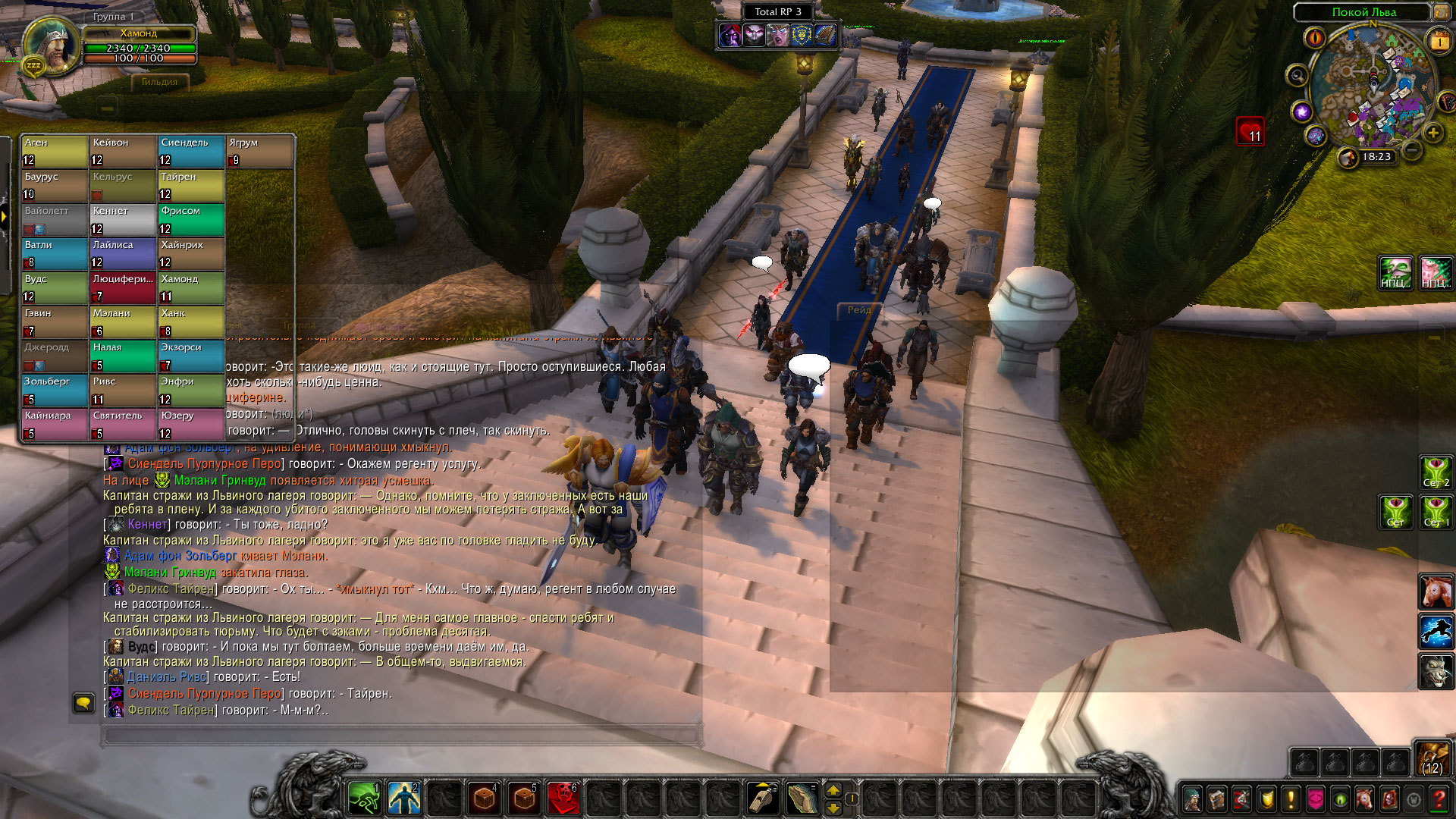The height and width of the screenshot is (819, 1456).
Task: Open the character info micro button
Action: [1193, 799]
